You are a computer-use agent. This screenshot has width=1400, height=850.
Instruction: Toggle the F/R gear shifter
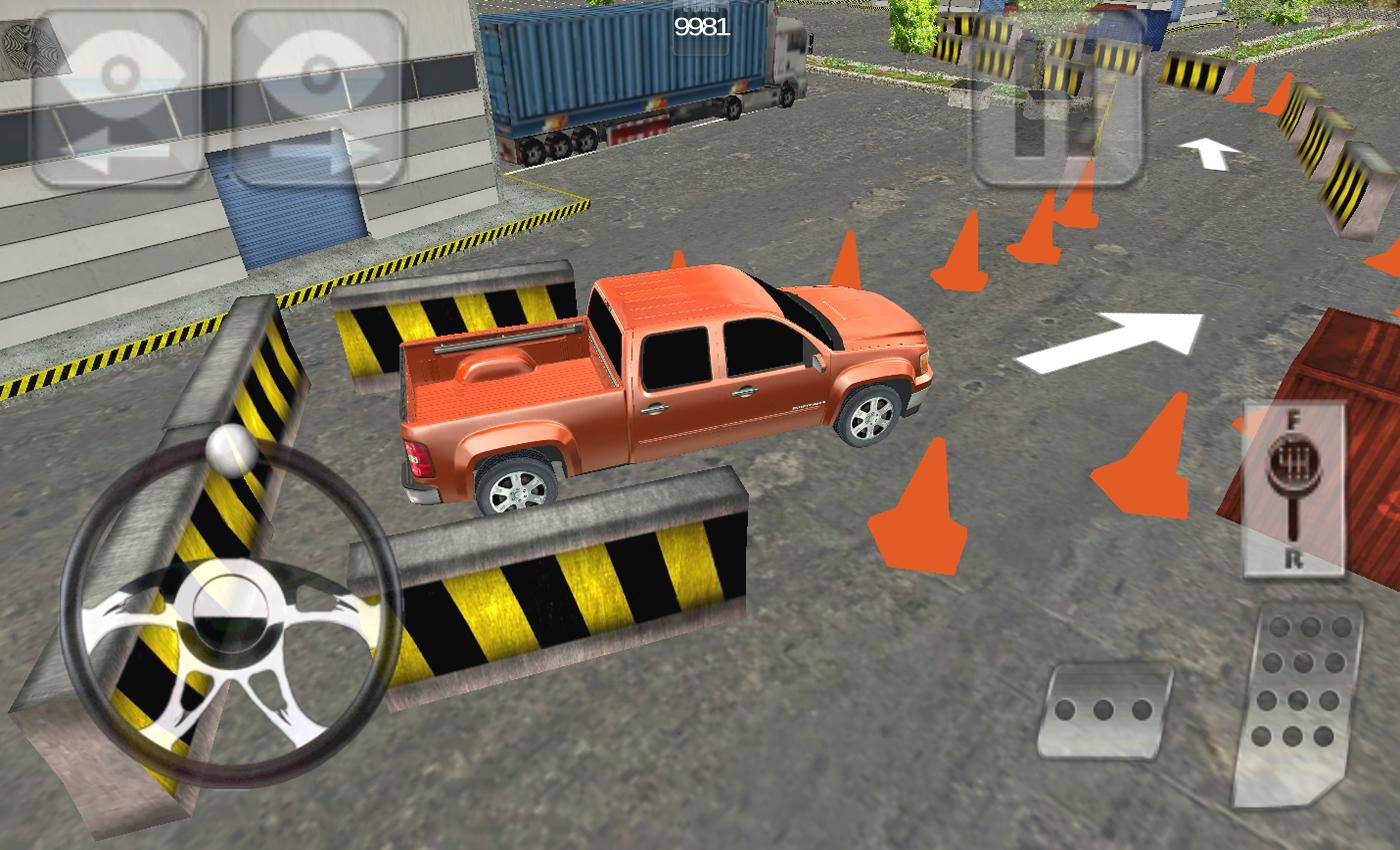pyautogui.click(x=1294, y=490)
